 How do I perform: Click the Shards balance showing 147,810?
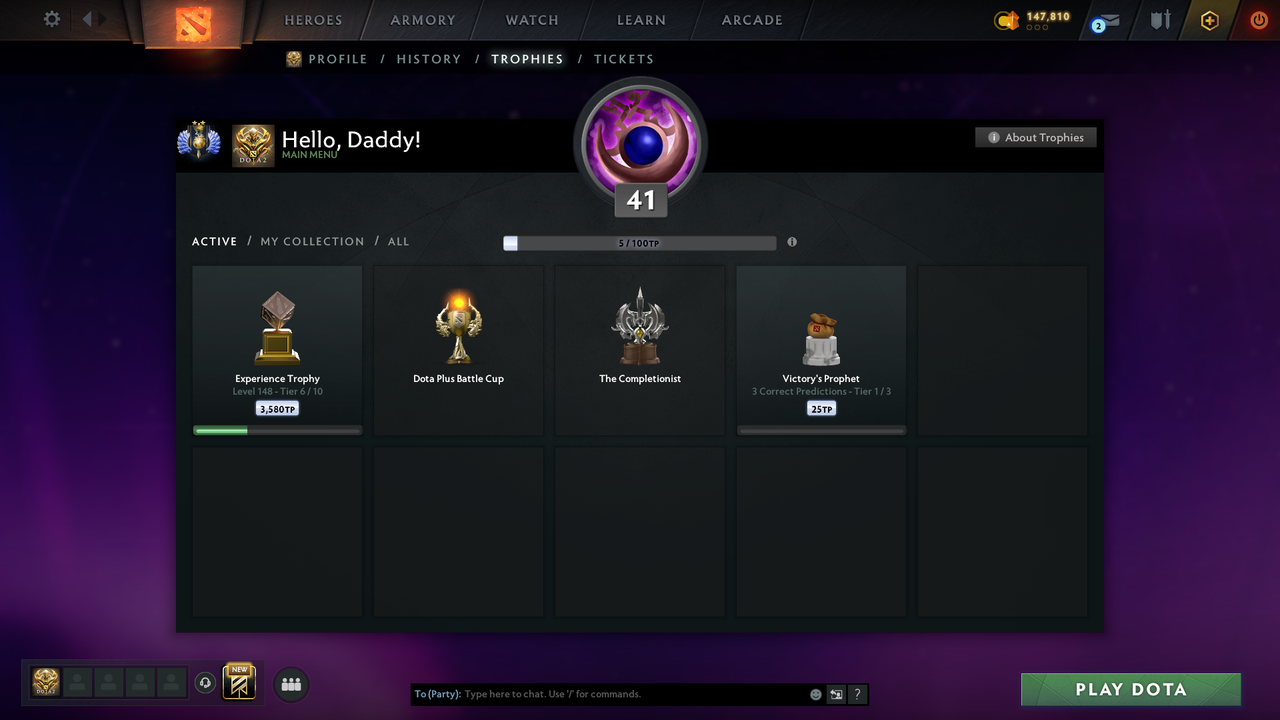[1037, 17]
